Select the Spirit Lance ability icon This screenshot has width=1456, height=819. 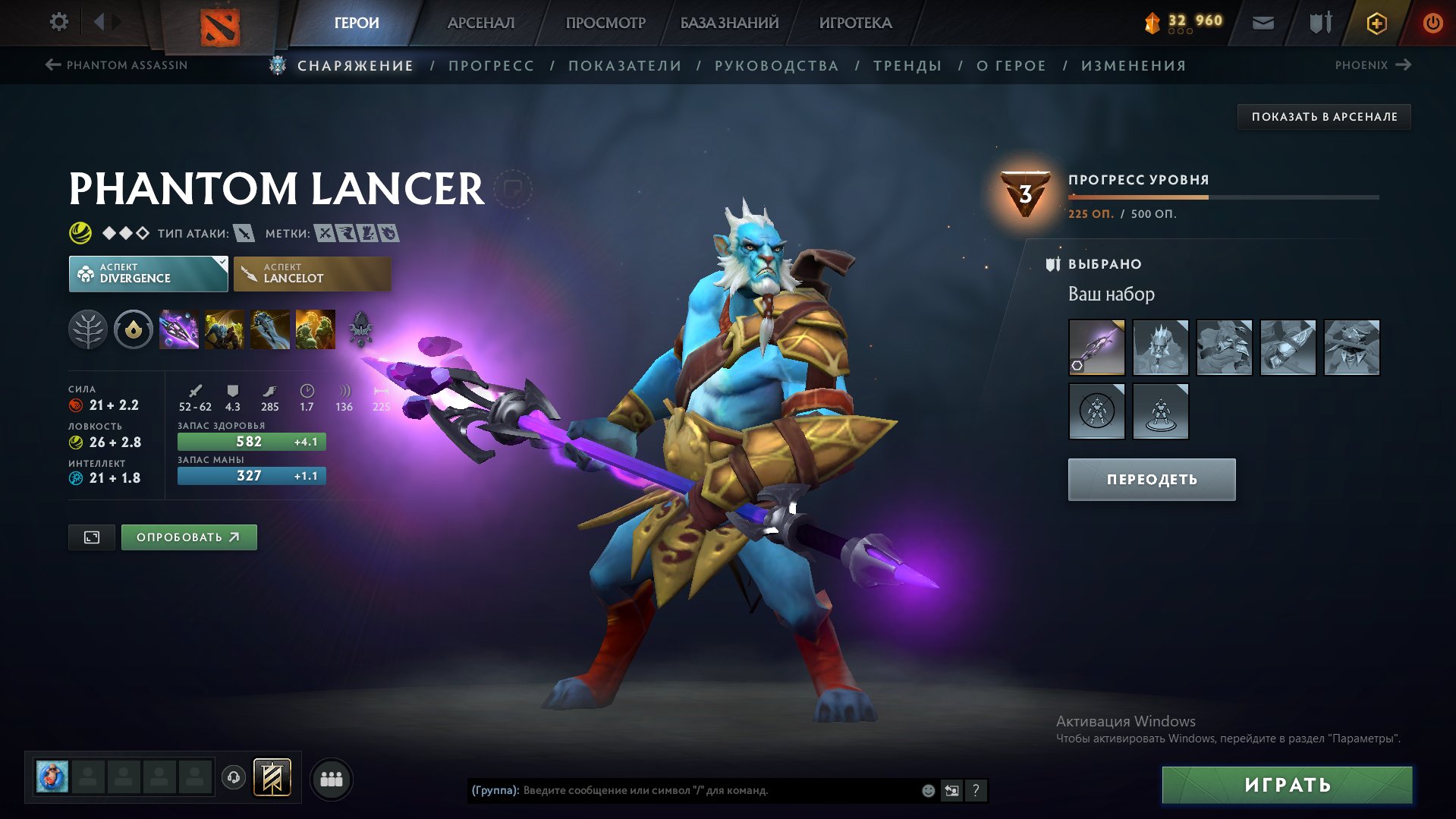pos(180,329)
